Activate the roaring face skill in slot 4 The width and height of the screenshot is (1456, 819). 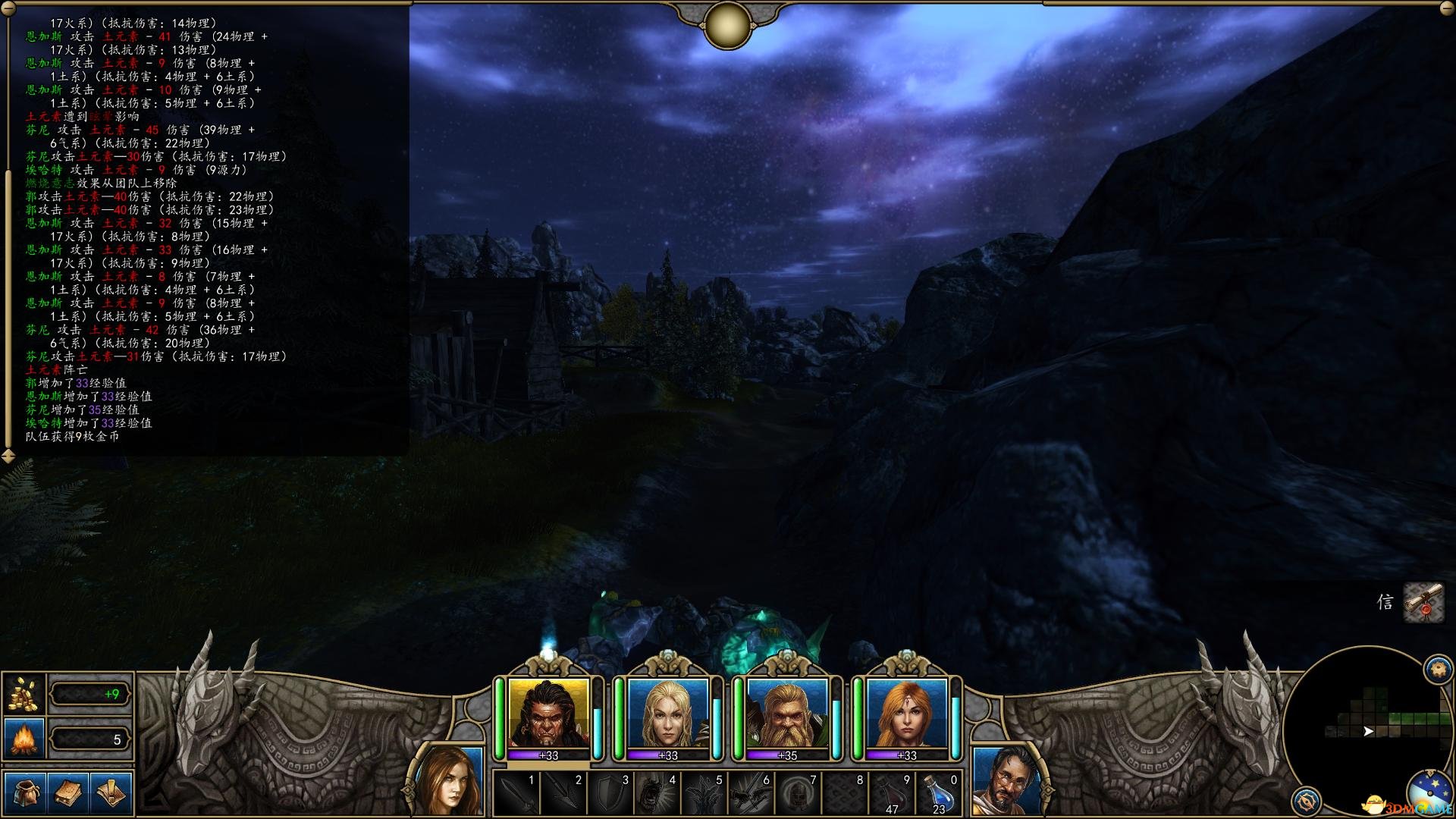657,794
